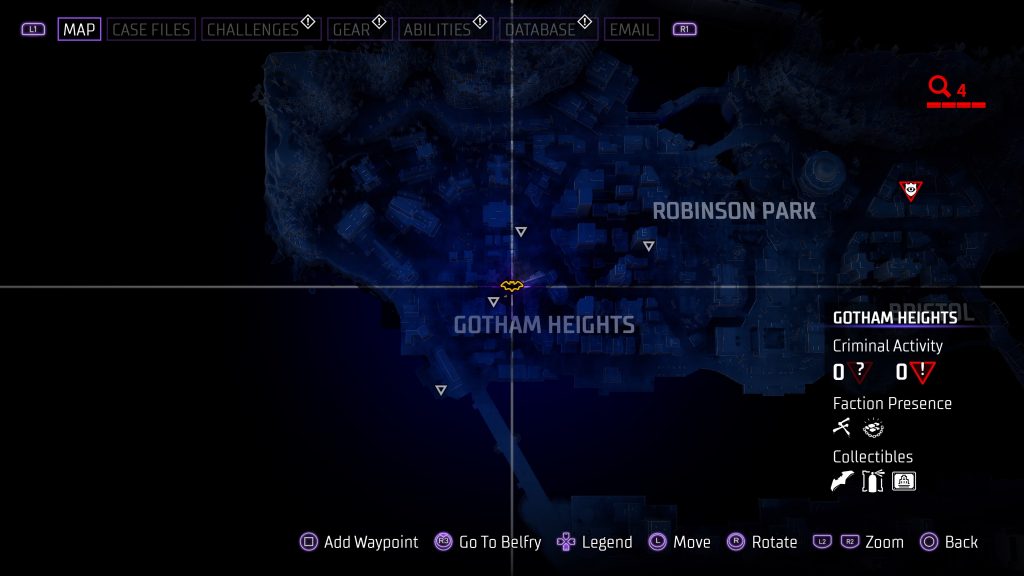The height and width of the screenshot is (576, 1024).
Task: Open the map Legend
Action: point(595,542)
